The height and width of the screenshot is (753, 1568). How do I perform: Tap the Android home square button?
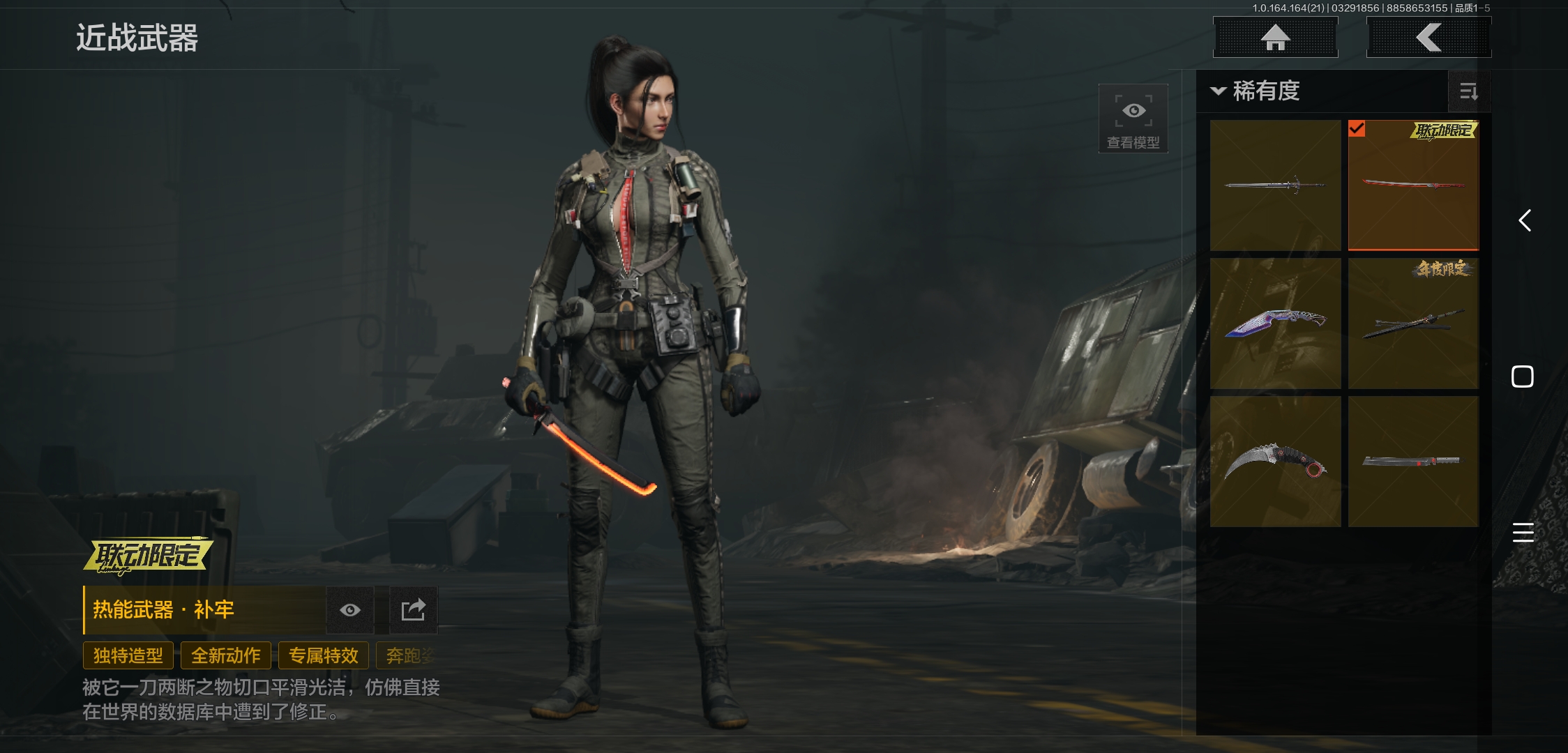[x=1523, y=376]
